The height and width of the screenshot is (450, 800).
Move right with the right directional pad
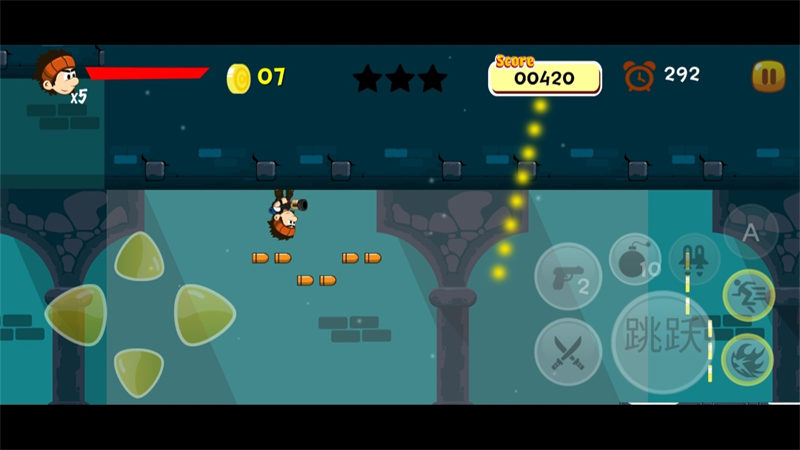pyautogui.click(x=203, y=315)
